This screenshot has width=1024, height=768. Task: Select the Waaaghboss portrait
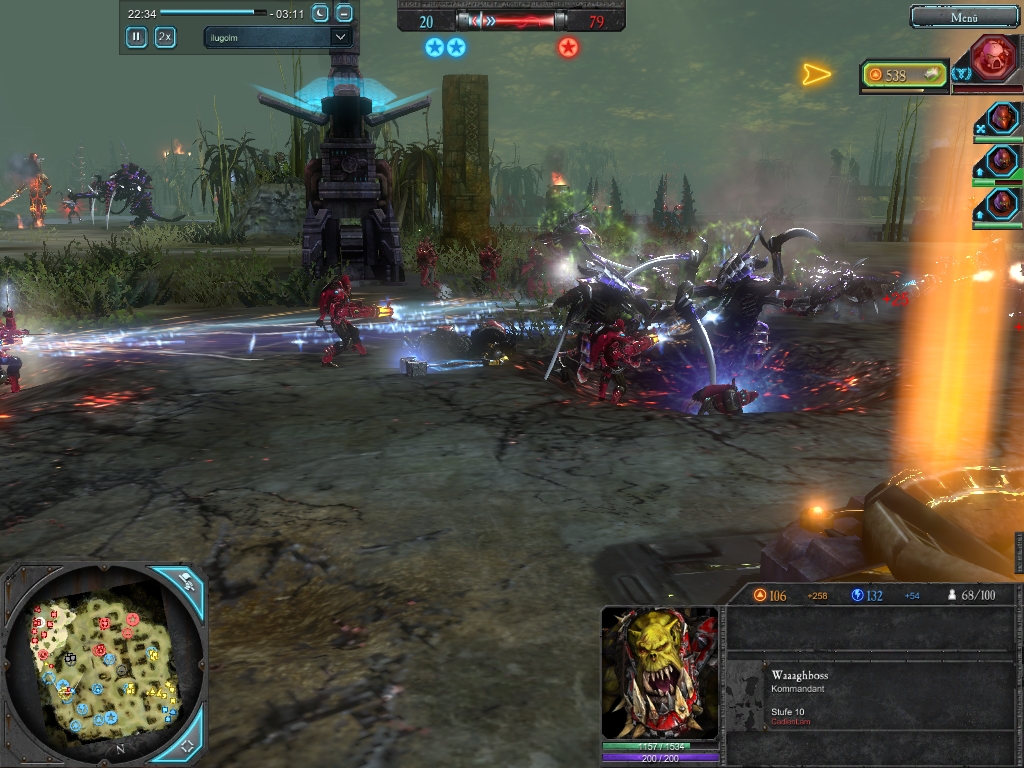click(x=660, y=673)
